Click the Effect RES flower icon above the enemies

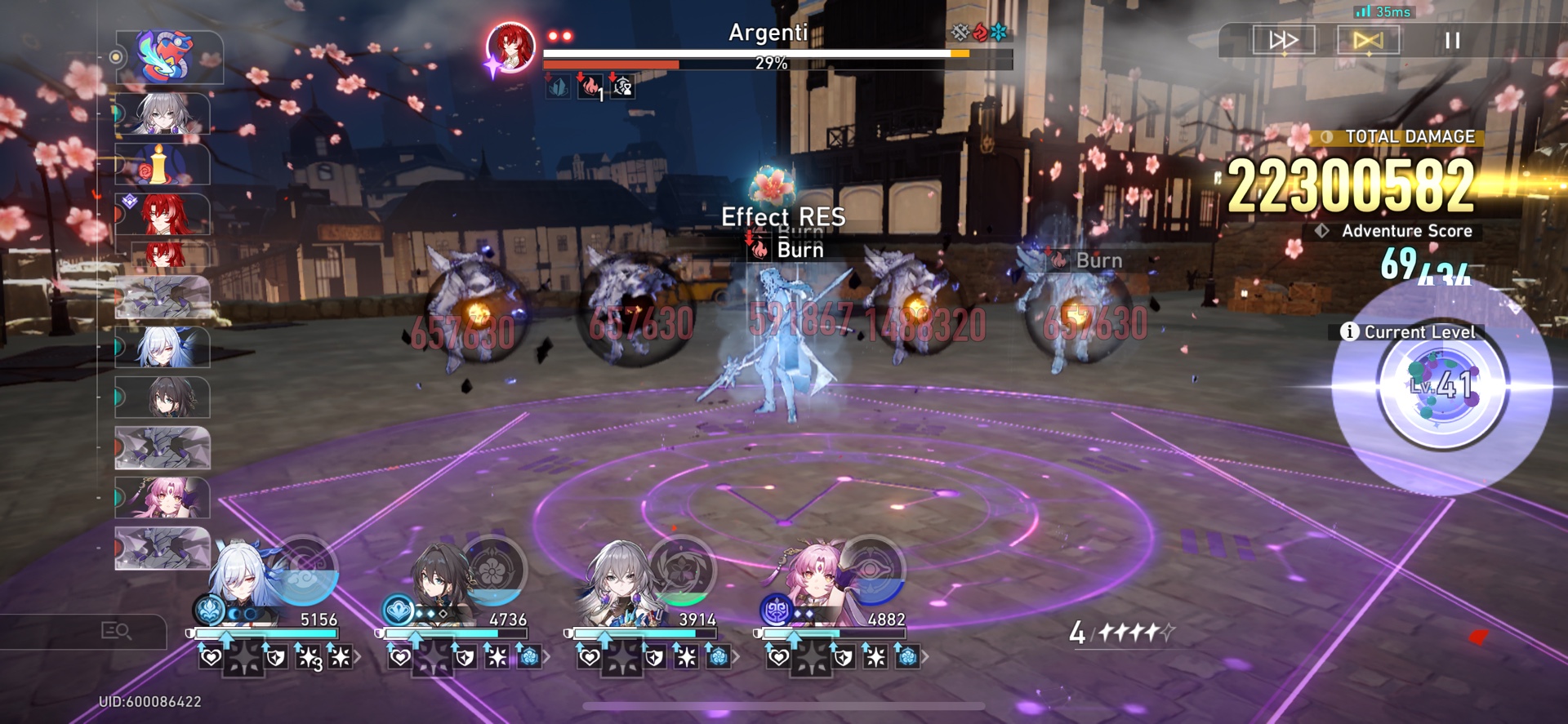click(x=773, y=184)
